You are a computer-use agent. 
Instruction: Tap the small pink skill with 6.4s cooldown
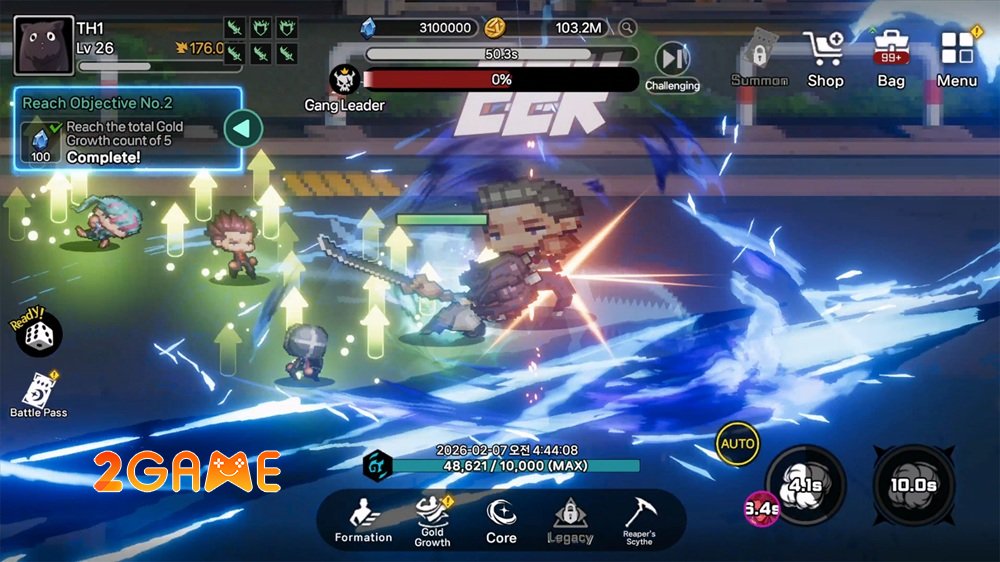[762, 509]
